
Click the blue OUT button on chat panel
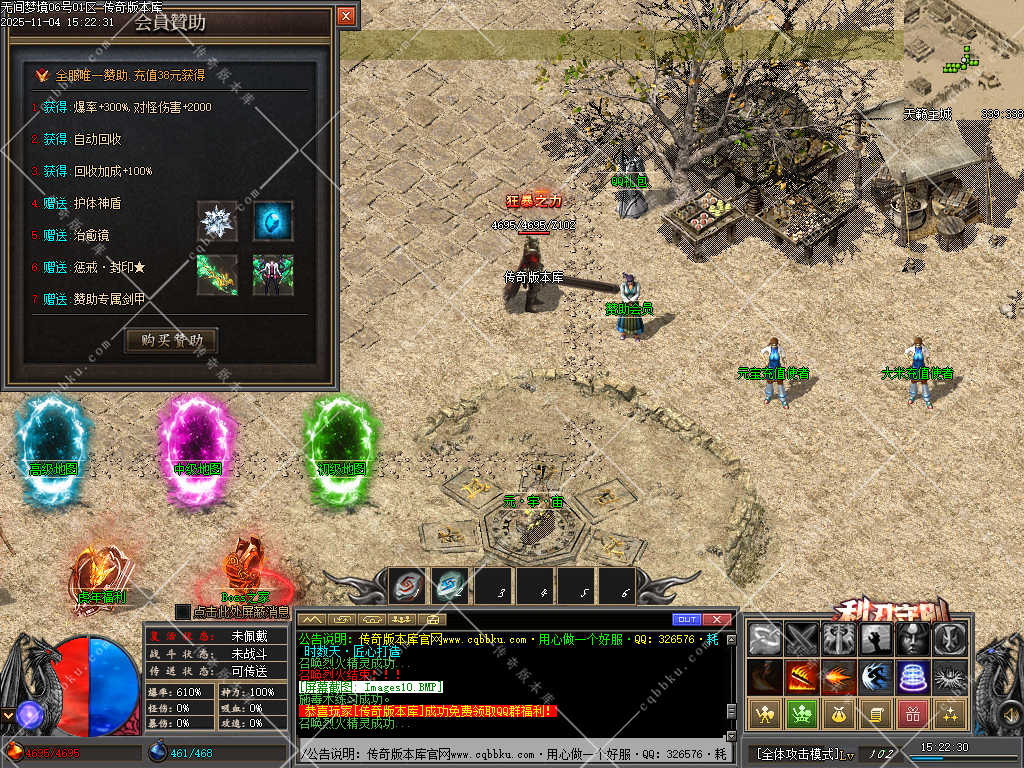point(686,620)
